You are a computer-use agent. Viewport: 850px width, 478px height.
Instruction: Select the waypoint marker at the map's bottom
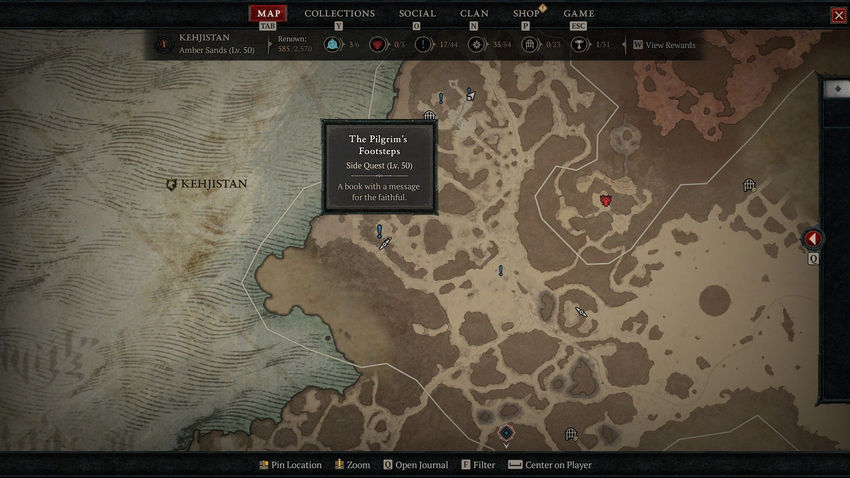pos(506,433)
